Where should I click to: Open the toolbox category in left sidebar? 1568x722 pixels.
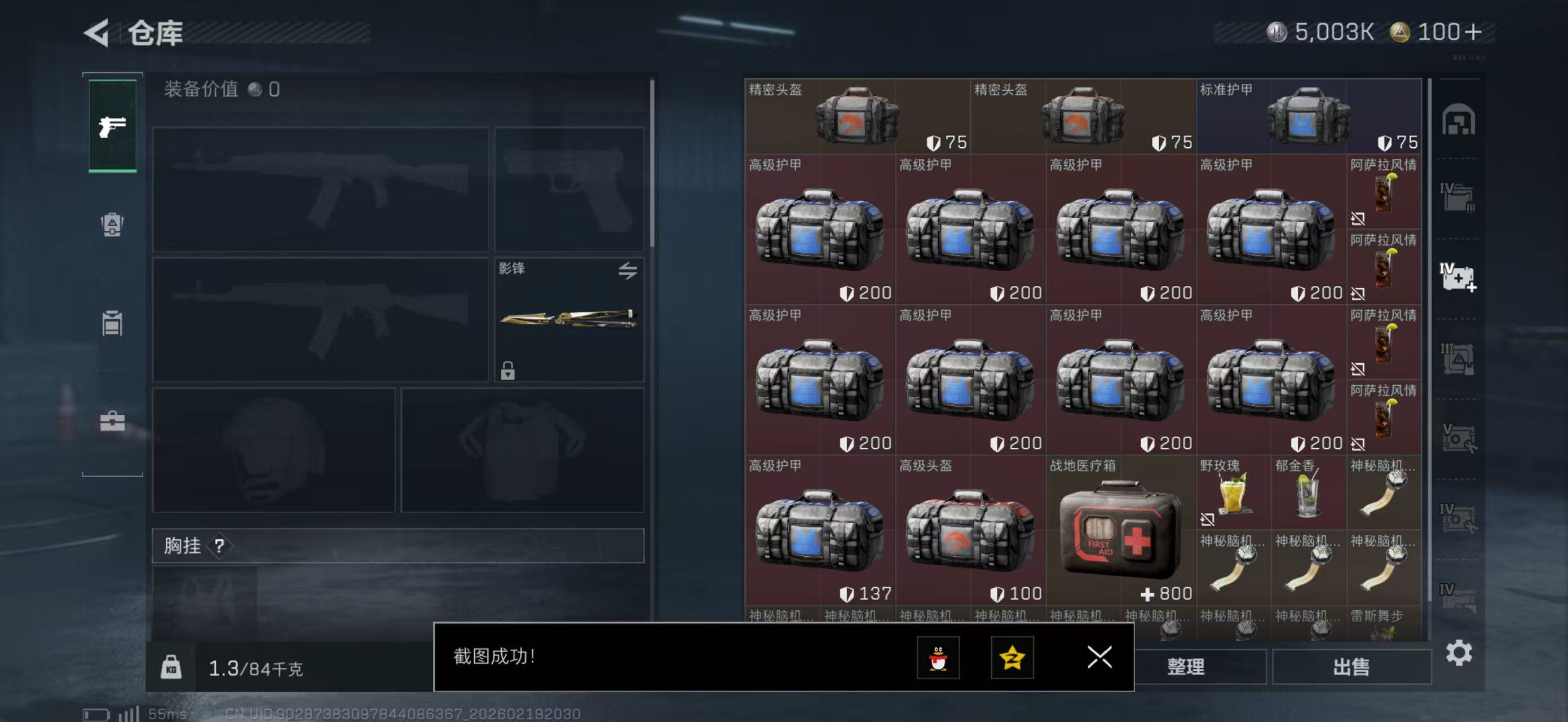point(113,421)
